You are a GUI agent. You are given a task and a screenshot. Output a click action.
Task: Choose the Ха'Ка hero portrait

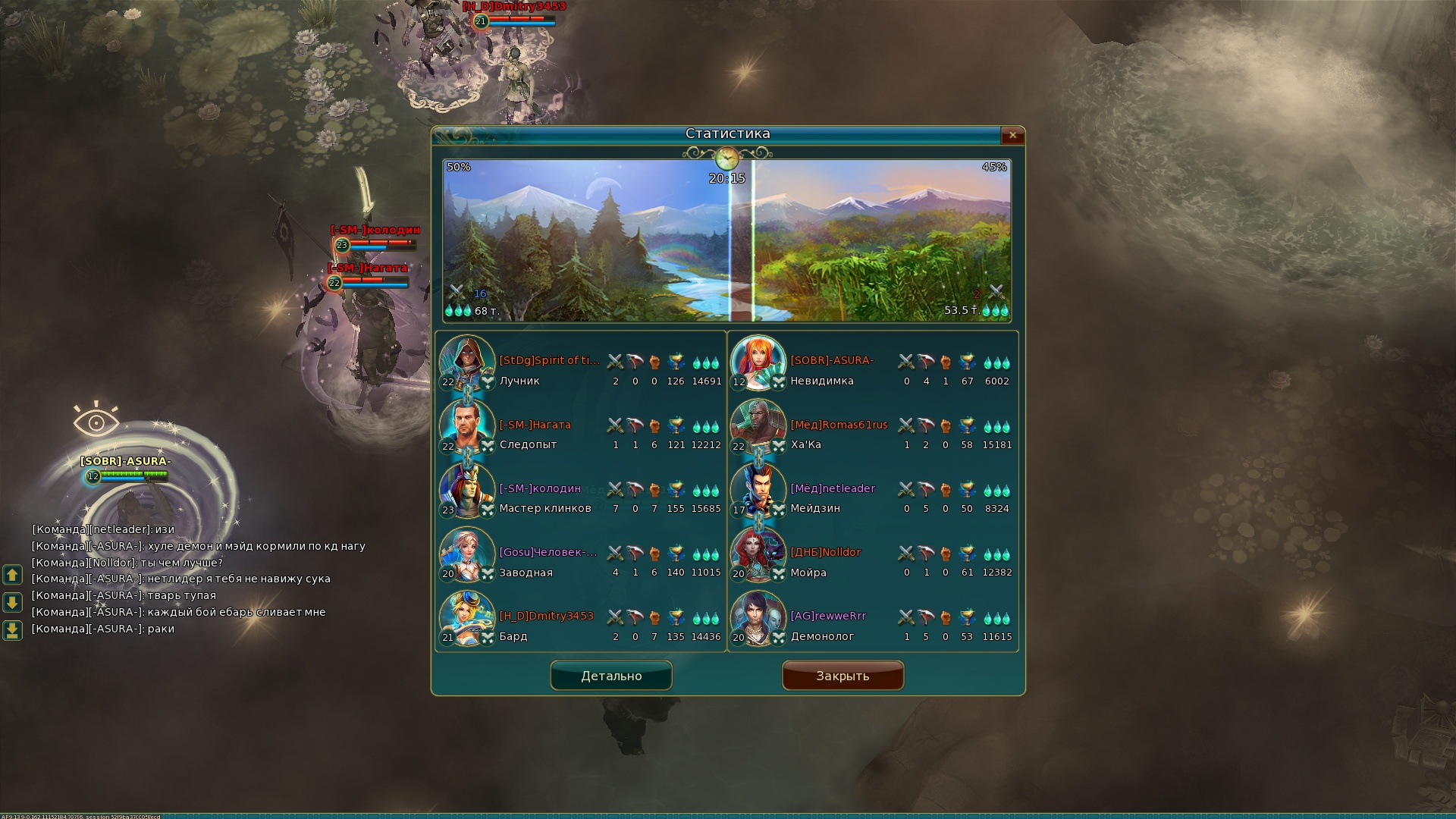pyautogui.click(x=758, y=426)
